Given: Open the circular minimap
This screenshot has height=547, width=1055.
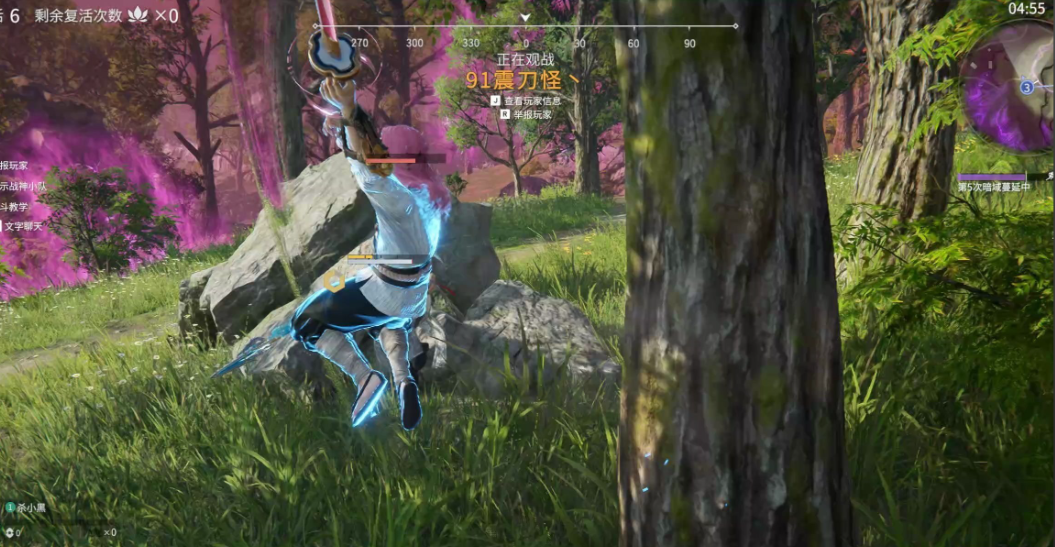Looking at the screenshot, I should [x=1010, y=88].
